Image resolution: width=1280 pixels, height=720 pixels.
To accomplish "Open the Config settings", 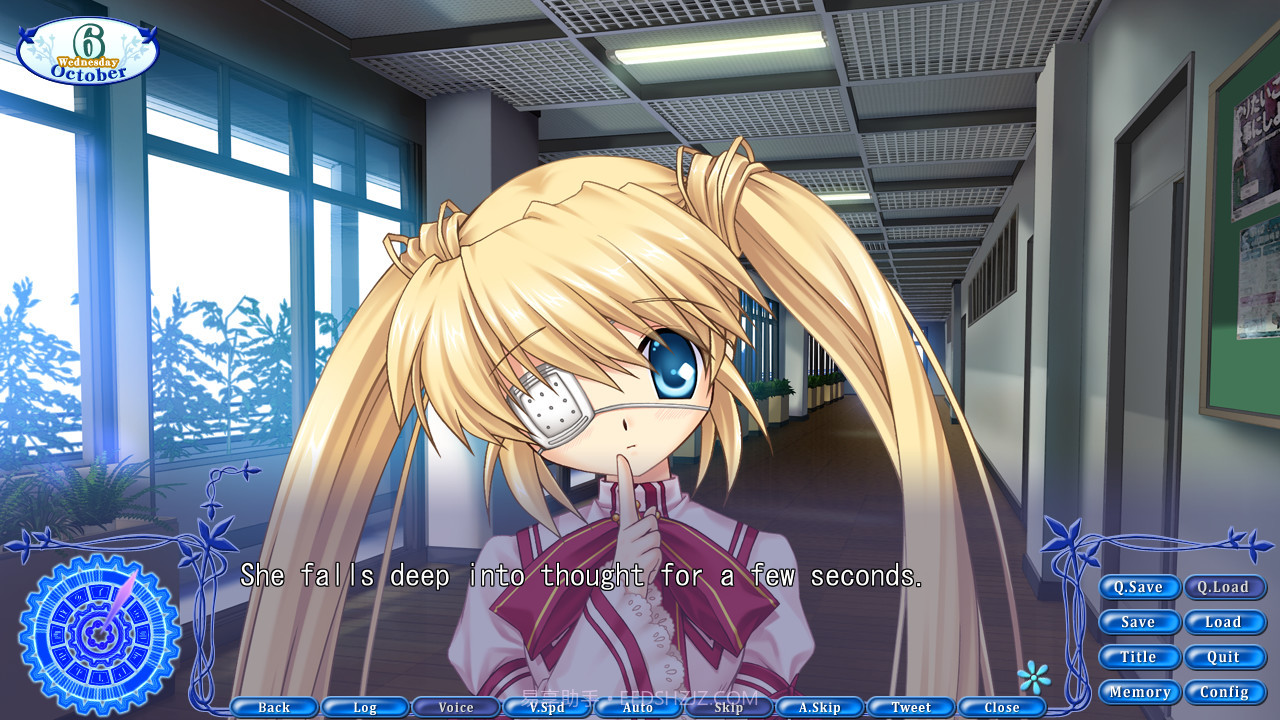I will pos(1224,691).
